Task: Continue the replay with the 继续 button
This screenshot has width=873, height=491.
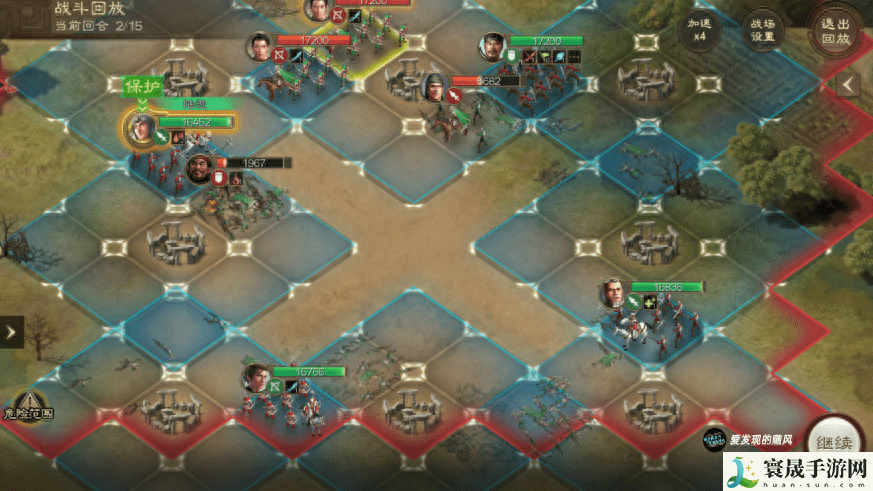Action: 833,440
